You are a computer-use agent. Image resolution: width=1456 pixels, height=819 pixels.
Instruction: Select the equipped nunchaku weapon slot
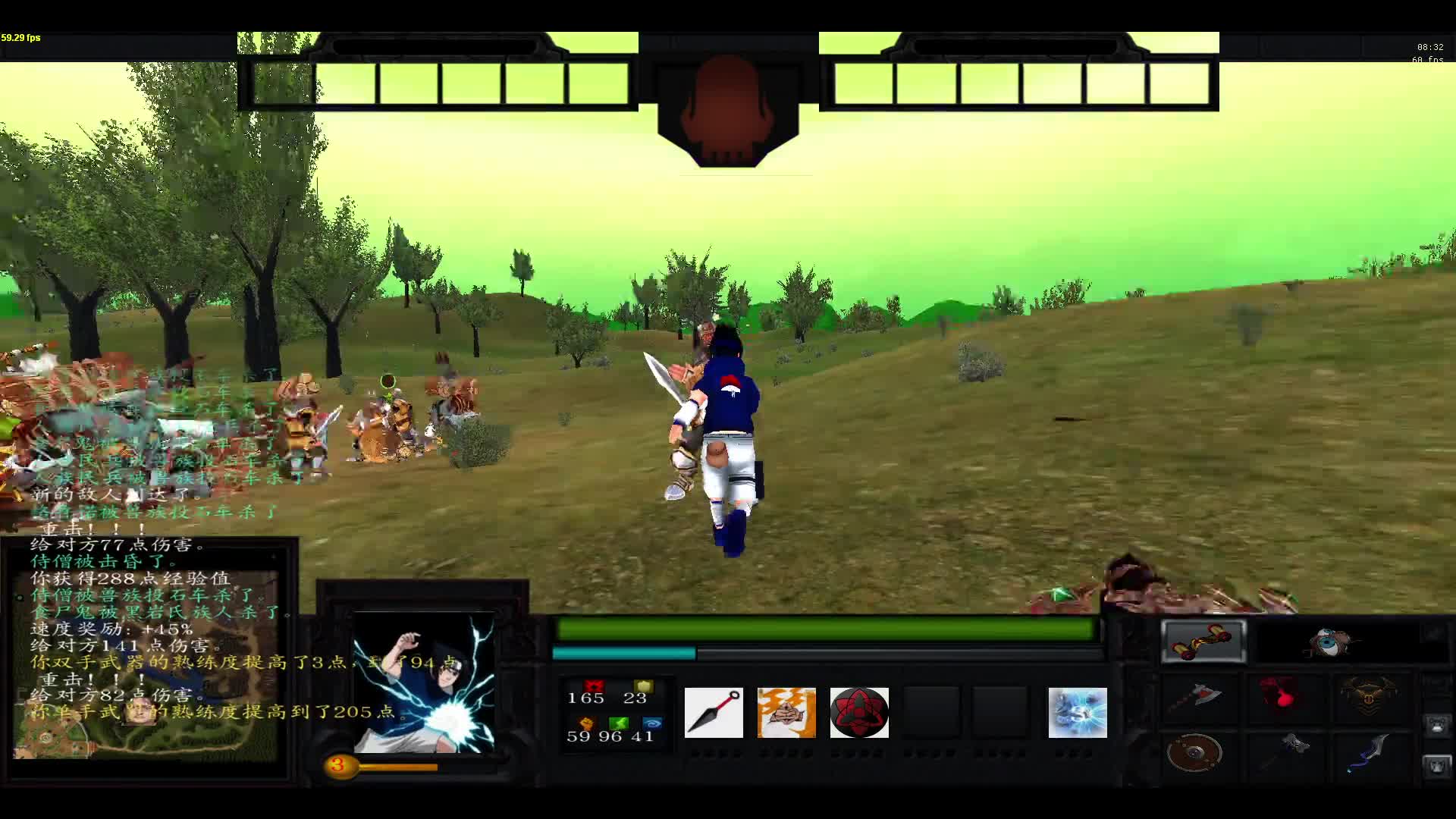tap(1203, 641)
